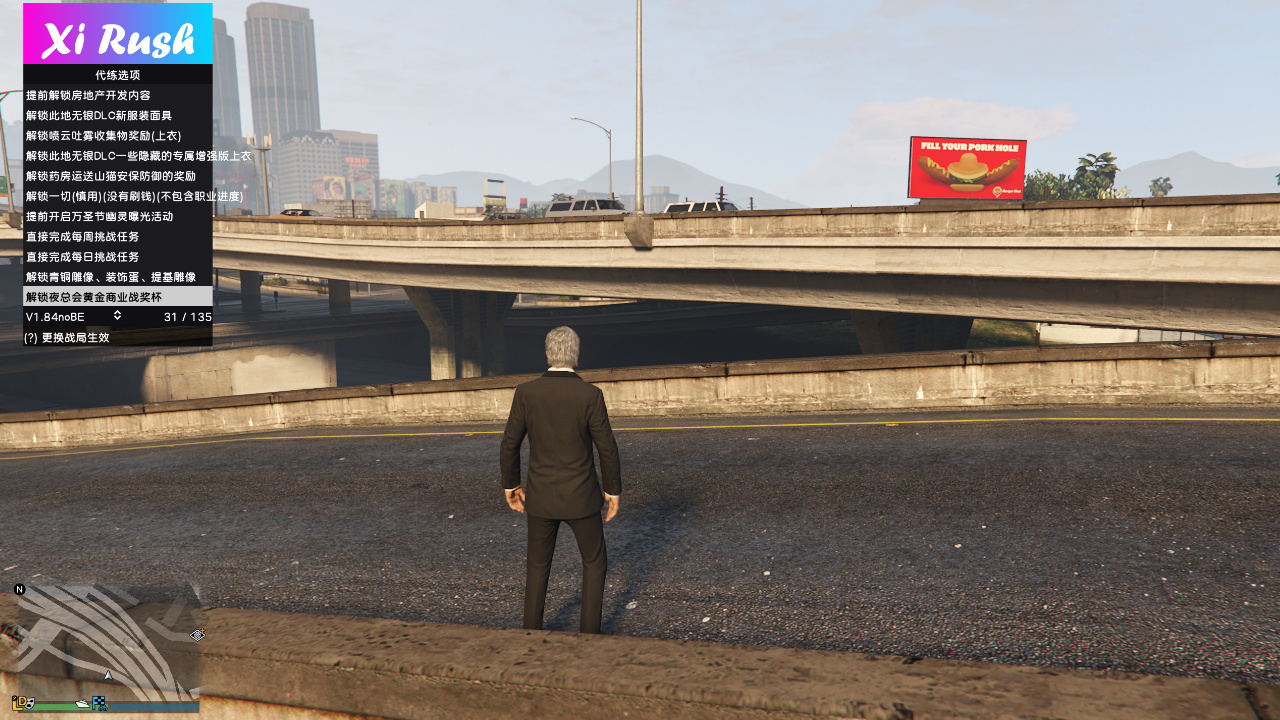Select 提前开启万圣节幽灵曝光活动 entry
Image resolution: width=1280 pixels, height=720 pixels.
[99, 216]
